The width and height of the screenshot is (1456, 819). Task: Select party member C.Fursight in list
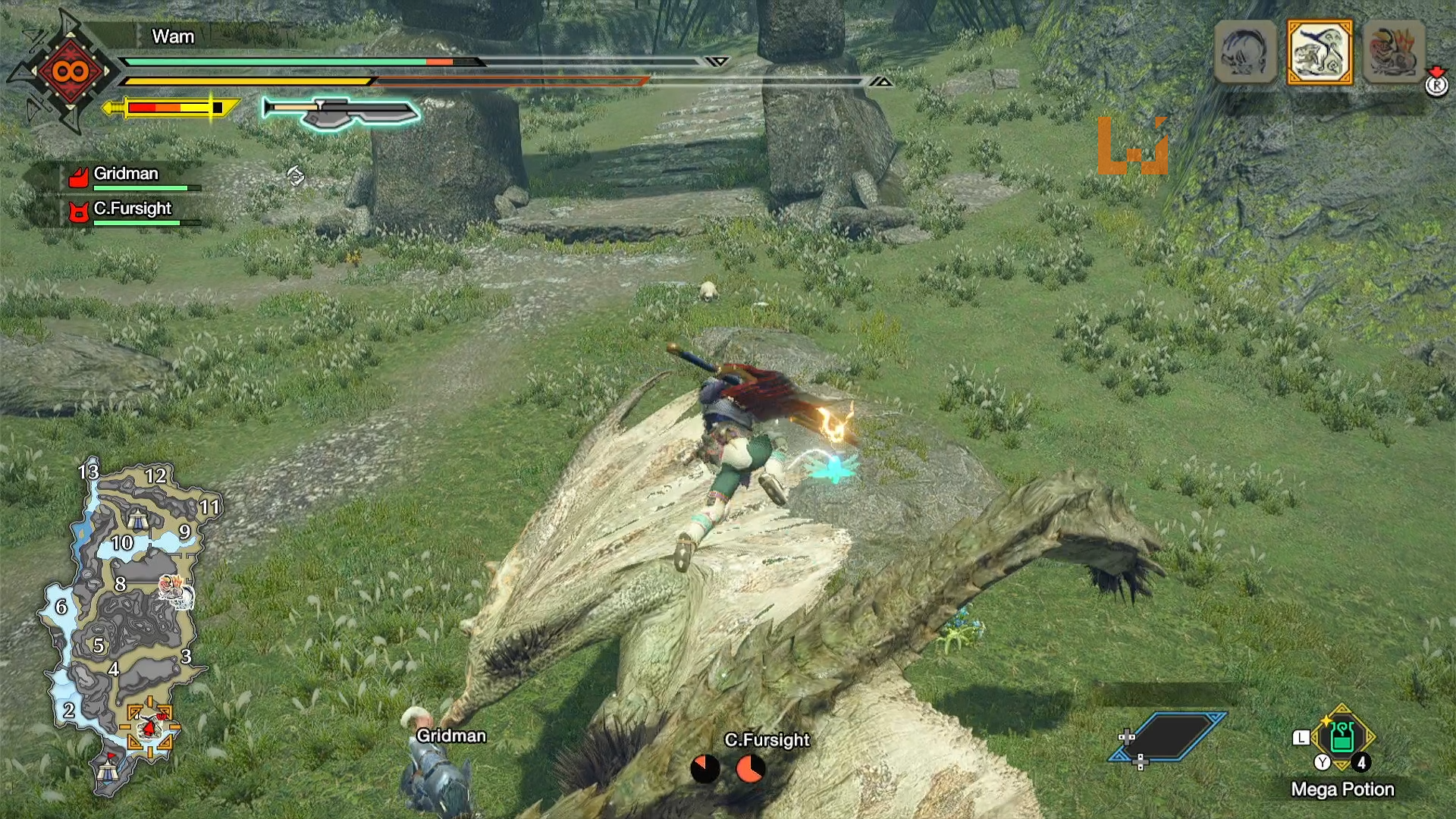[132, 210]
